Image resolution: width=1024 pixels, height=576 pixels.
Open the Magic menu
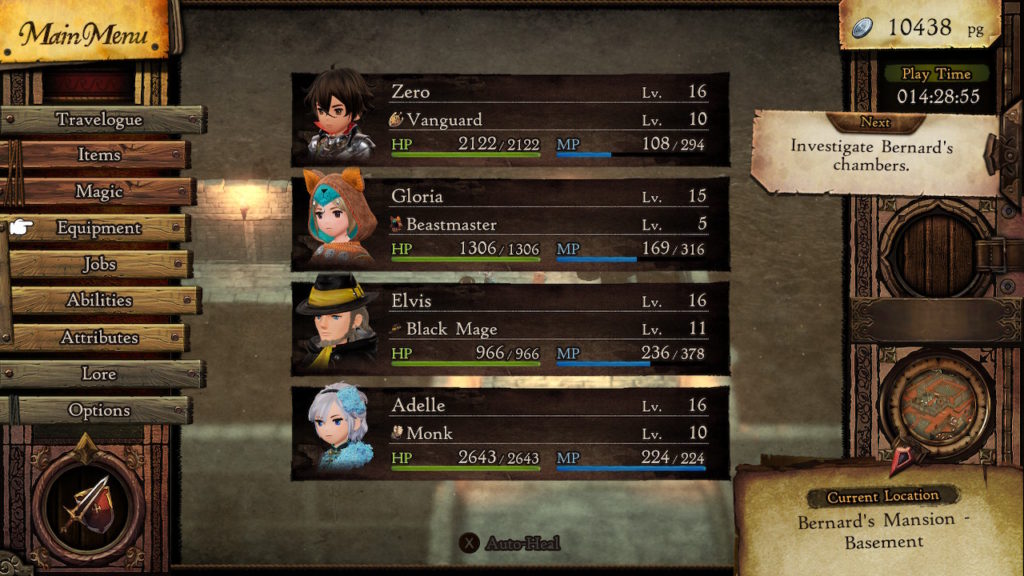click(x=99, y=191)
